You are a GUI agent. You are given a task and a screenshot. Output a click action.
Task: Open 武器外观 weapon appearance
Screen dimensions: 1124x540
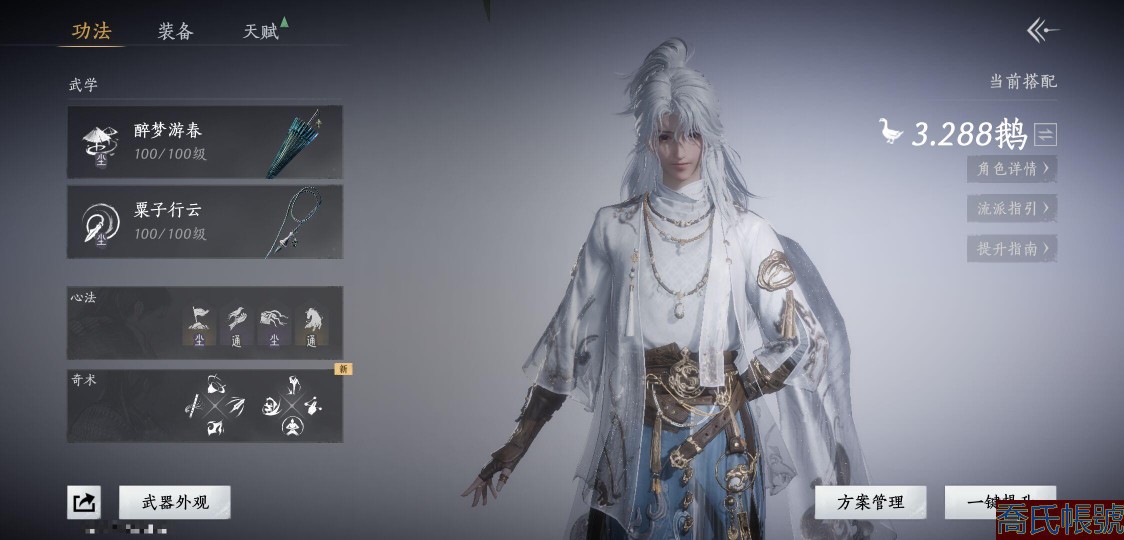point(175,502)
